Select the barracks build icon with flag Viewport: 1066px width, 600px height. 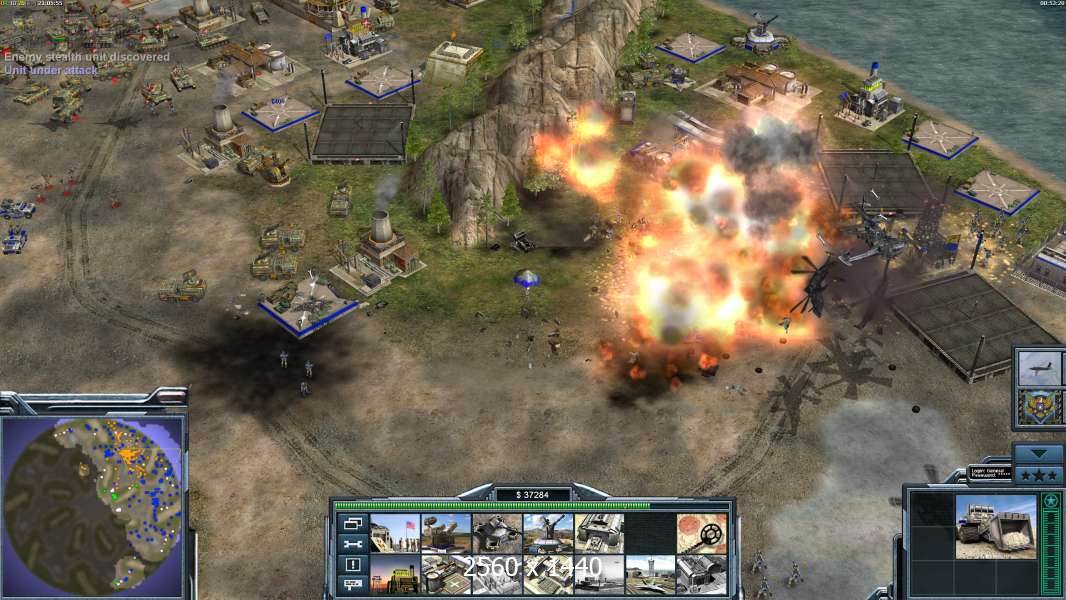(394, 533)
